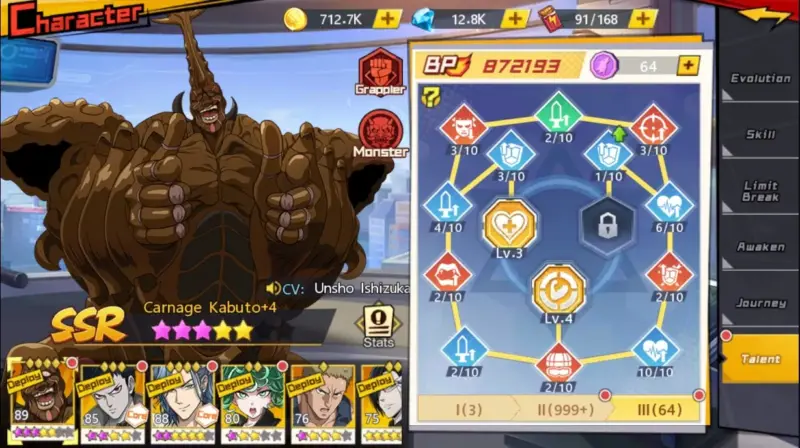This screenshot has height=448, width=800.
Task: Add purple talent points
Action: [687, 66]
